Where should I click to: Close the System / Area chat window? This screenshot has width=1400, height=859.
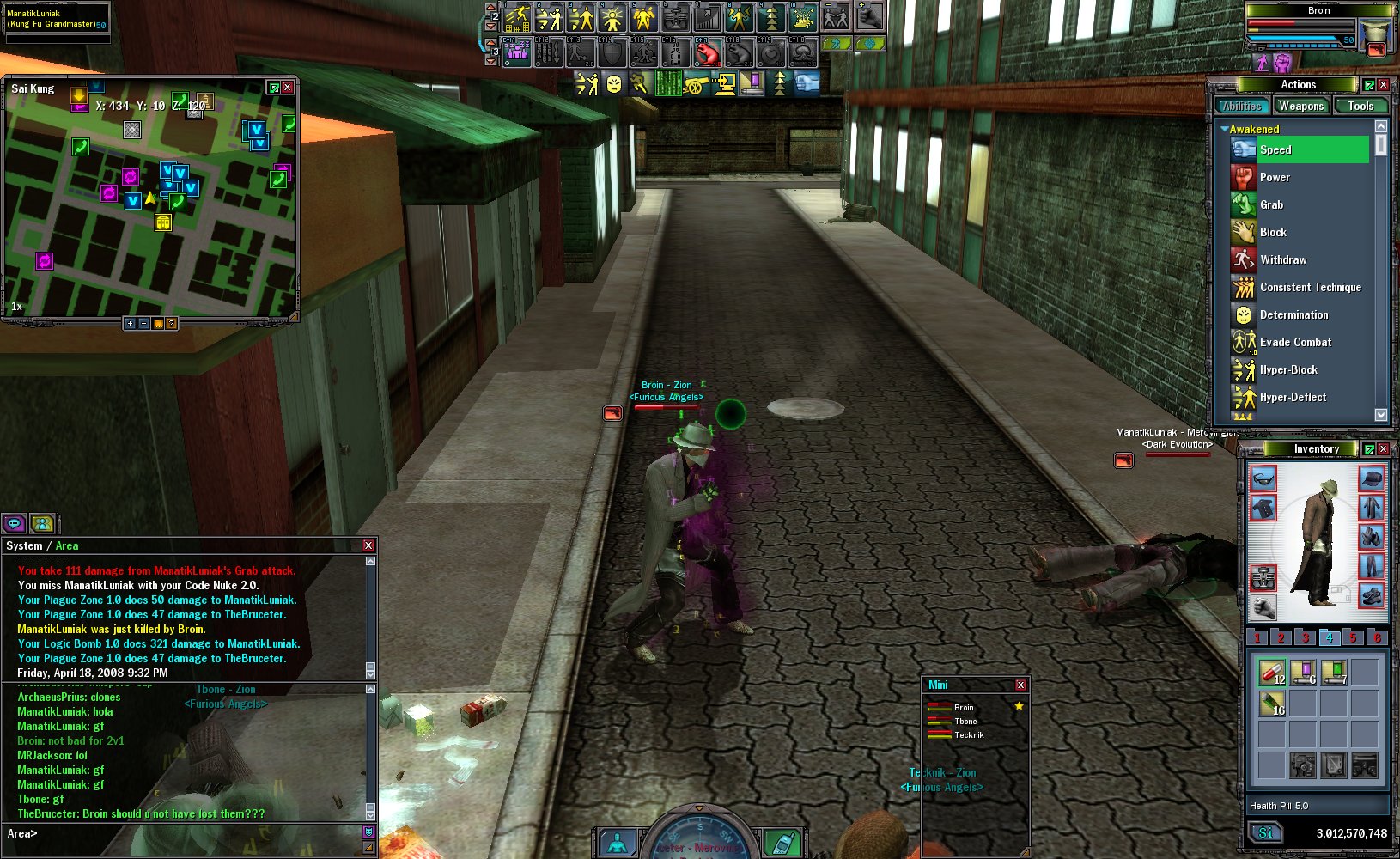(368, 545)
